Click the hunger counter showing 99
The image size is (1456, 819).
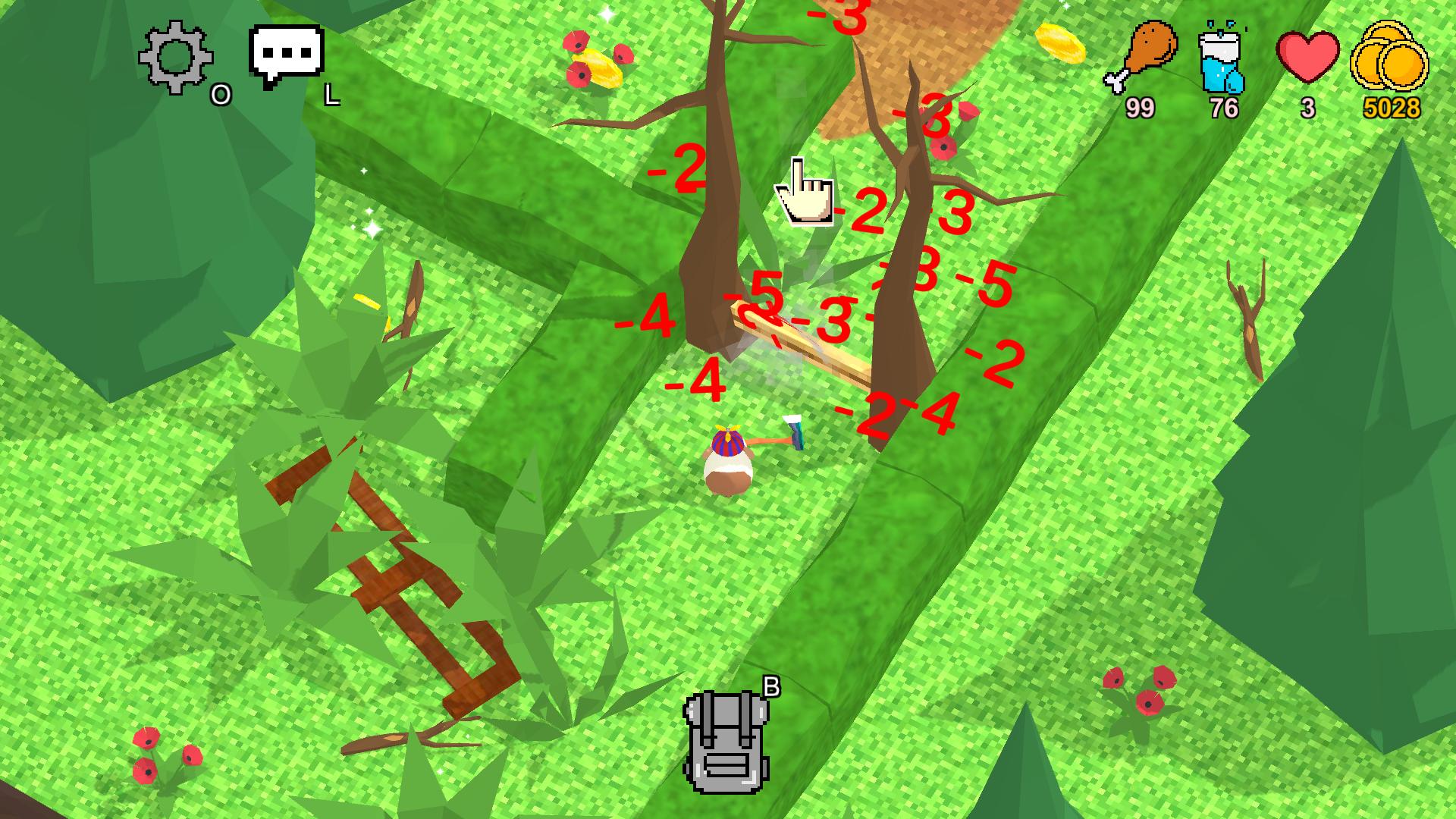point(1141,106)
